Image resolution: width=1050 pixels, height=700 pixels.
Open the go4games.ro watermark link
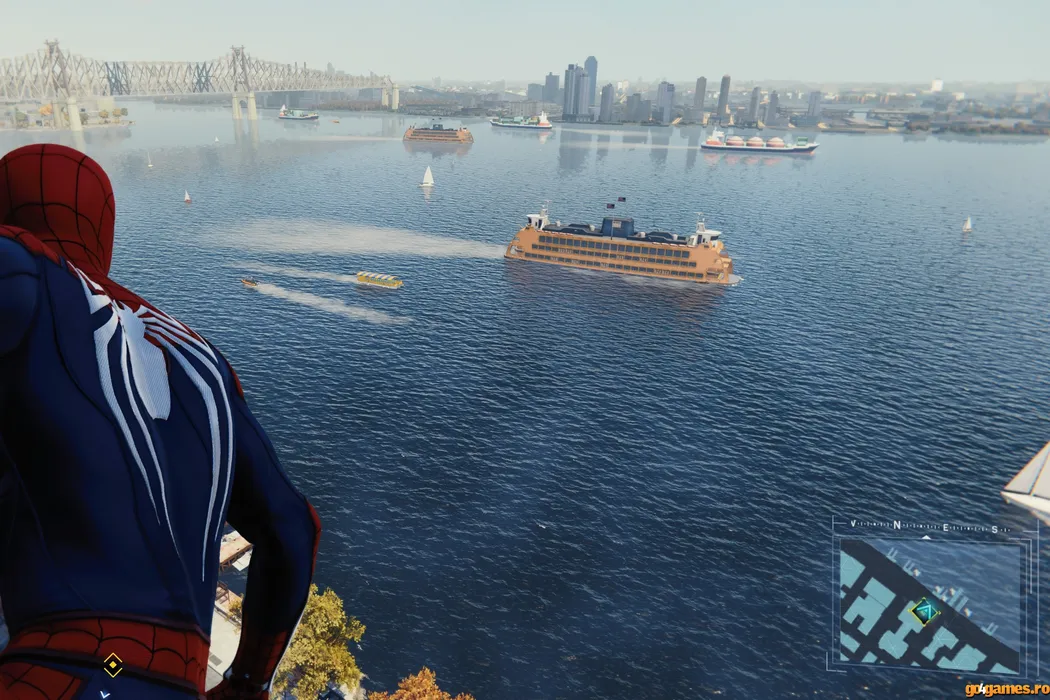pyautogui.click(x=1006, y=689)
